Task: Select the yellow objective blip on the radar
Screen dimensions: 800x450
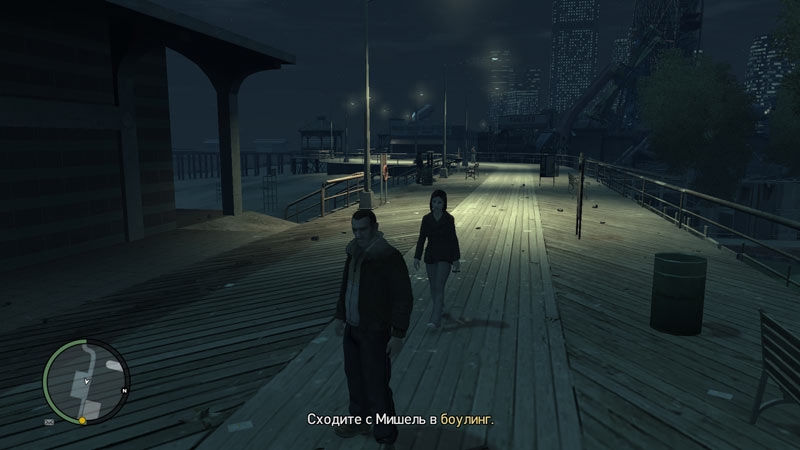Action: [83, 422]
